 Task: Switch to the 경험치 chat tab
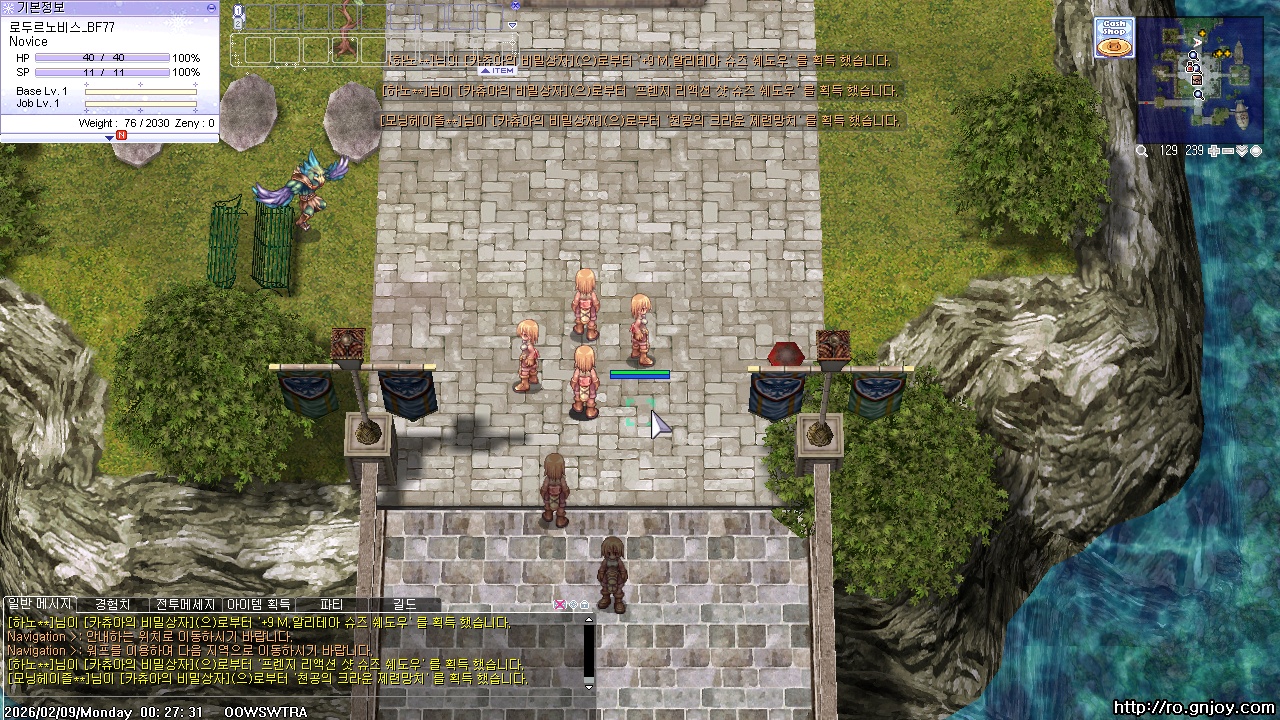[112, 605]
